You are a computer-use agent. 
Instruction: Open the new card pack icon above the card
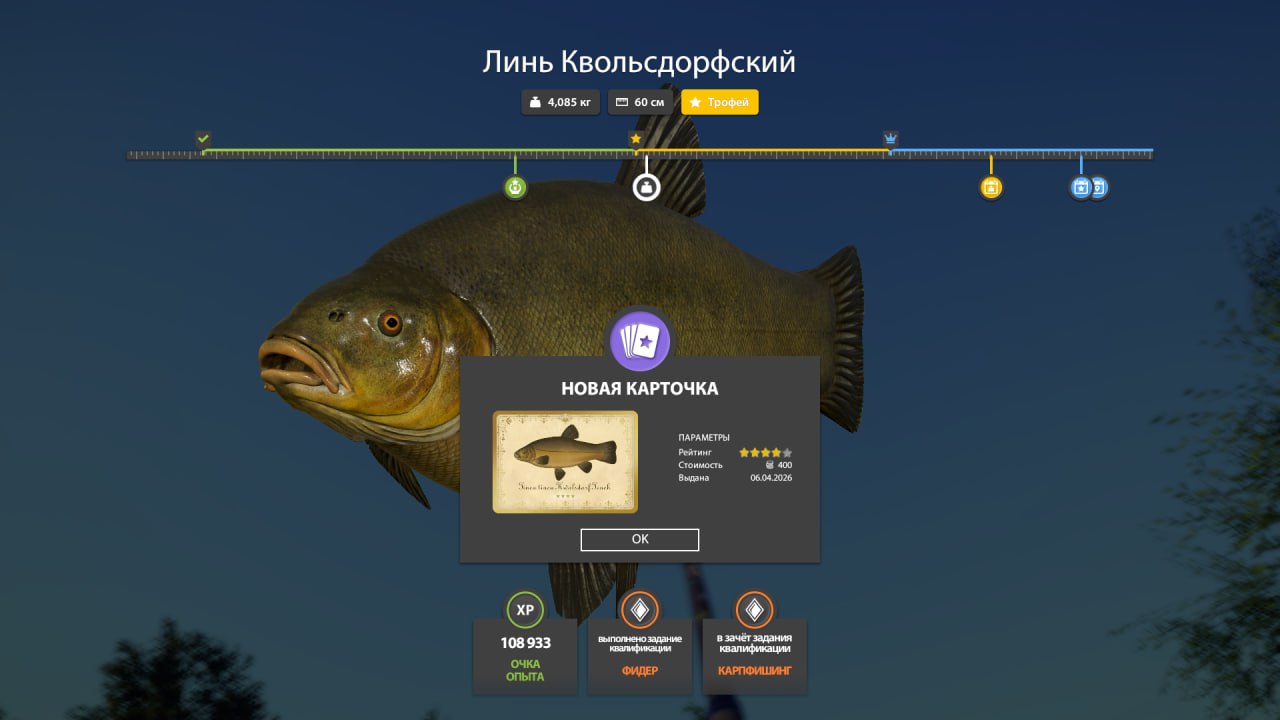(640, 341)
